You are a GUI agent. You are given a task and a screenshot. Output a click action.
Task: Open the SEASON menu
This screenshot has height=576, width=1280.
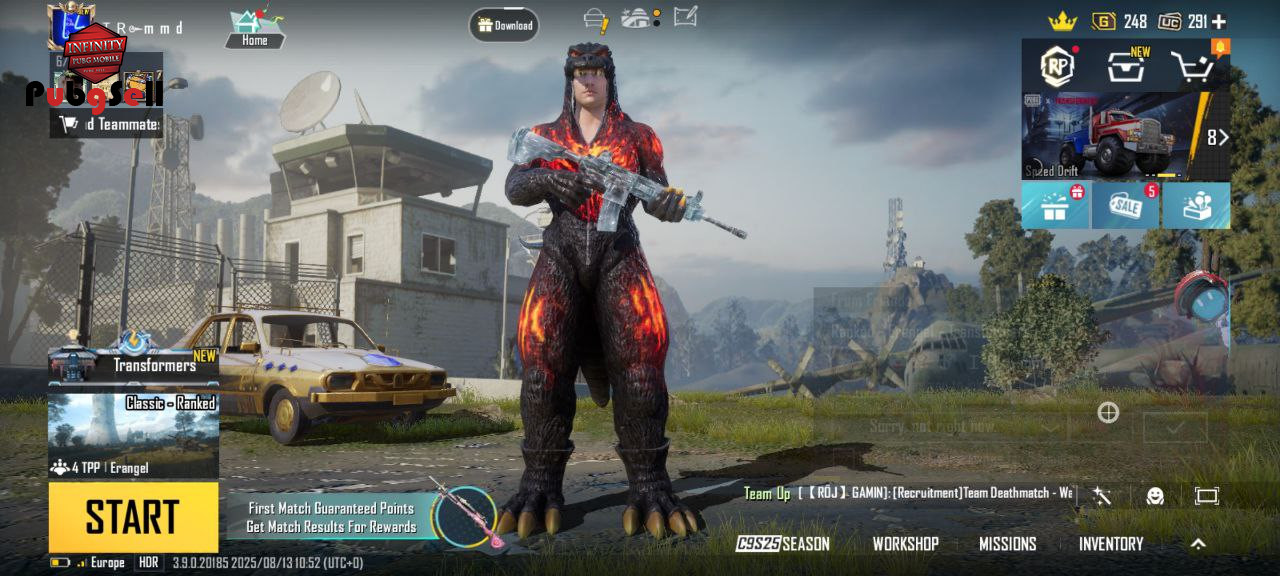tap(783, 544)
